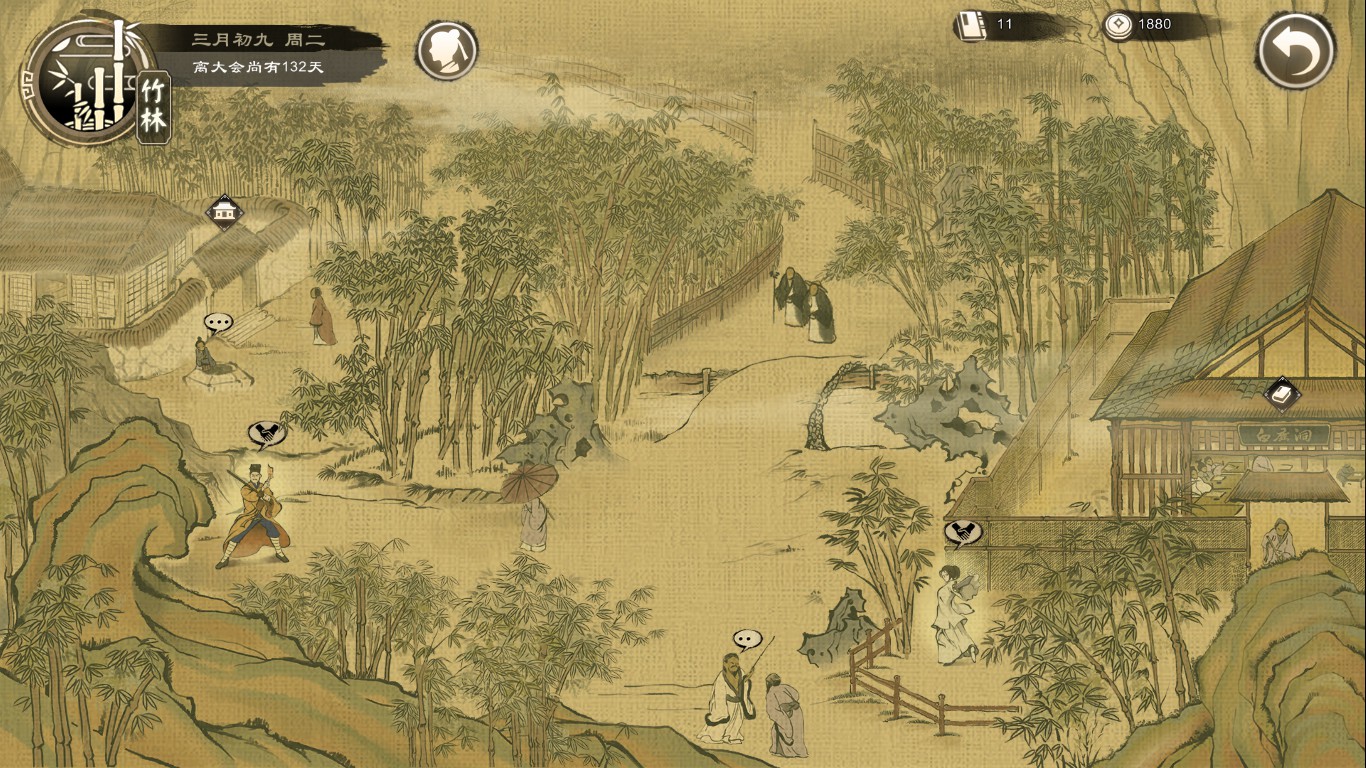The height and width of the screenshot is (768, 1366).
Task: Select the 竹林 location label
Action: [154, 107]
